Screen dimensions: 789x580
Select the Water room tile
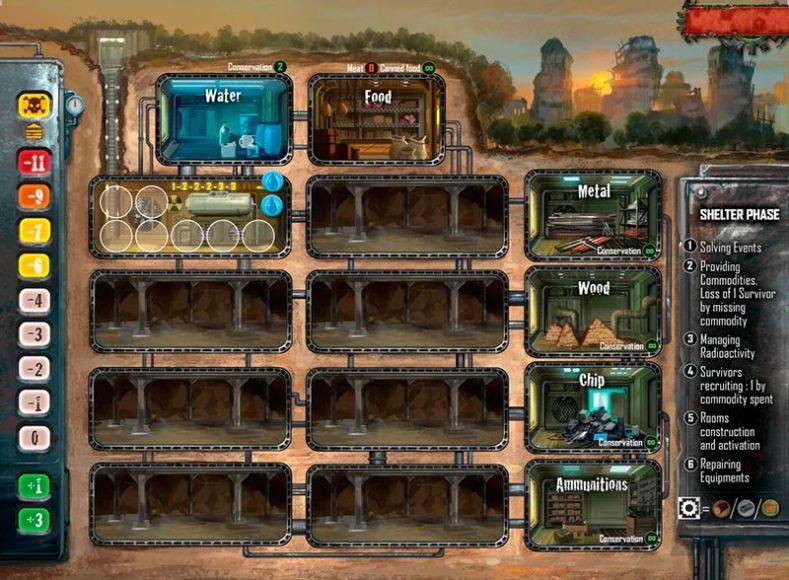click(x=223, y=119)
